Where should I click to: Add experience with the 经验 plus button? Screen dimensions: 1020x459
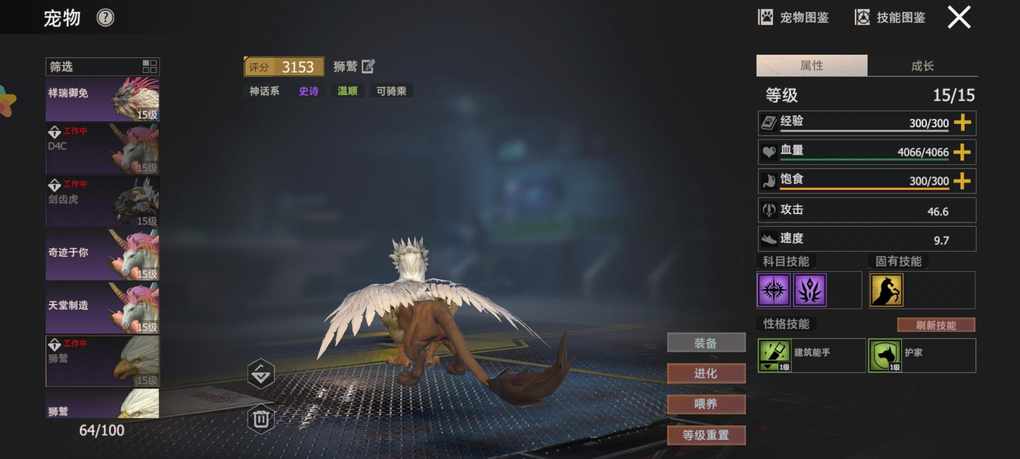(962, 123)
